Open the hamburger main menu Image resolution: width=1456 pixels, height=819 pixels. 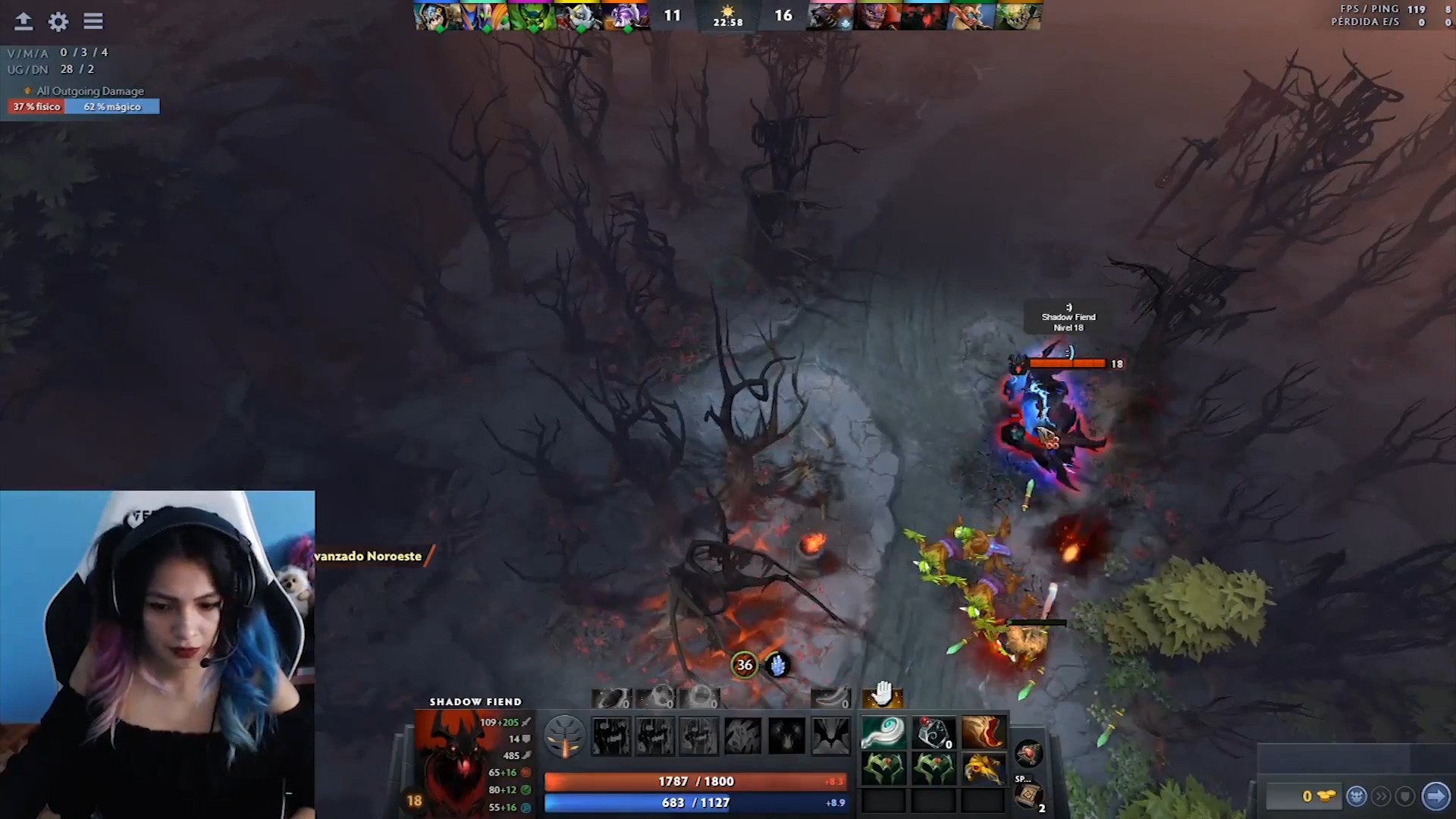(x=93, y=21)
